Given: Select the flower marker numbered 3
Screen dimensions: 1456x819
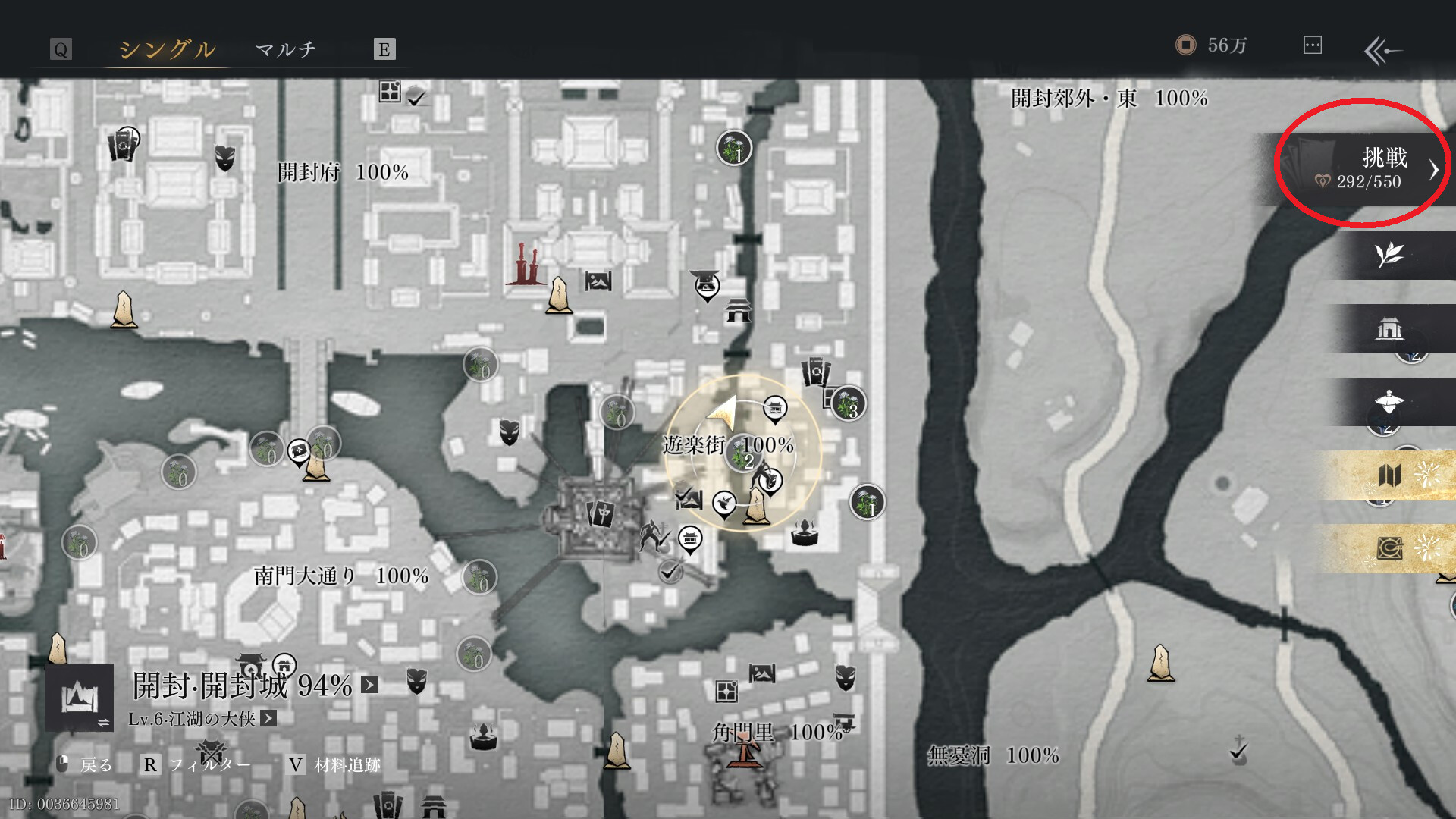Looking at the screenshot, I should tap(849, 404).
